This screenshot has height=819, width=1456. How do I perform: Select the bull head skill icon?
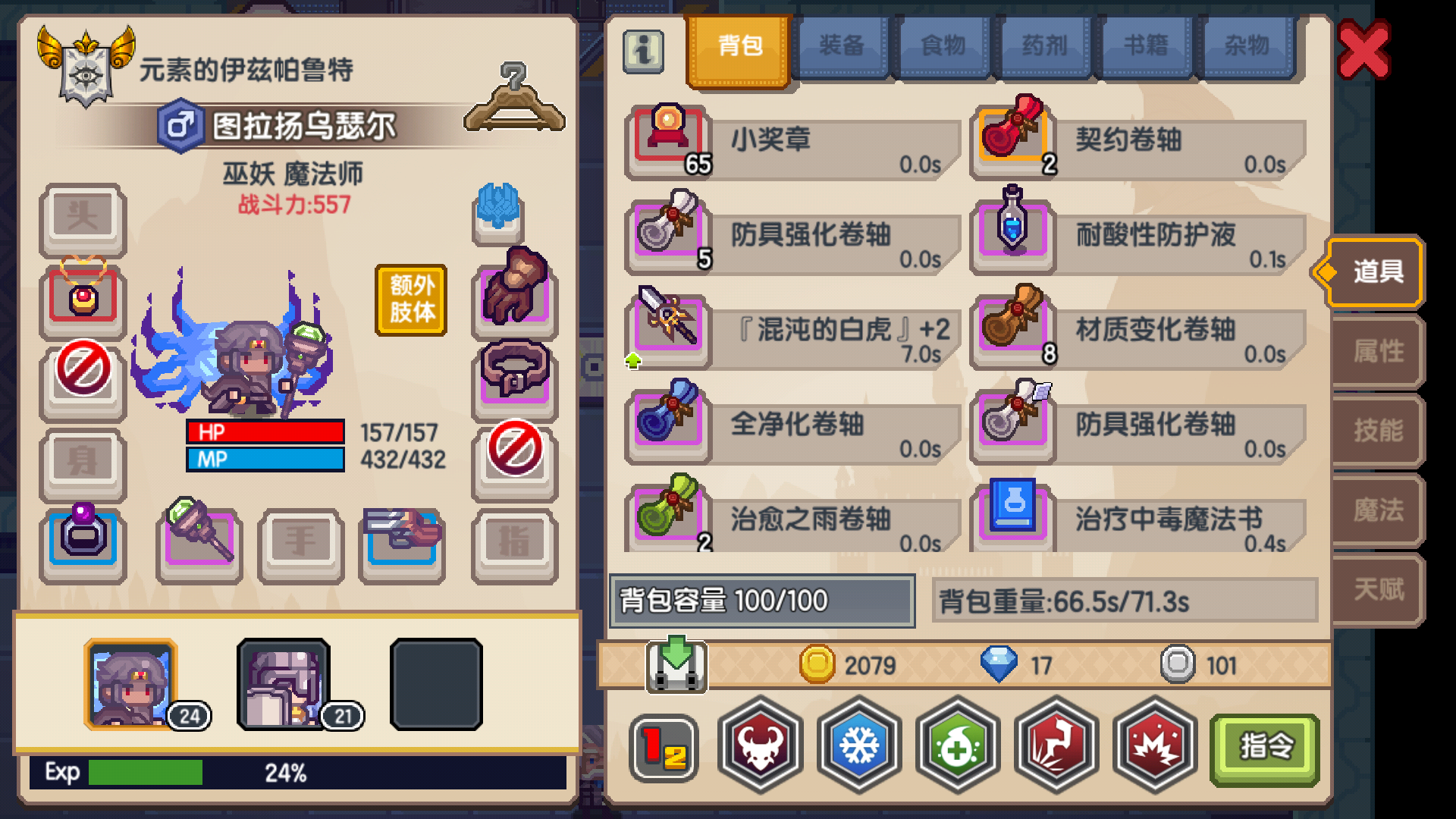[x=760, y=747]
